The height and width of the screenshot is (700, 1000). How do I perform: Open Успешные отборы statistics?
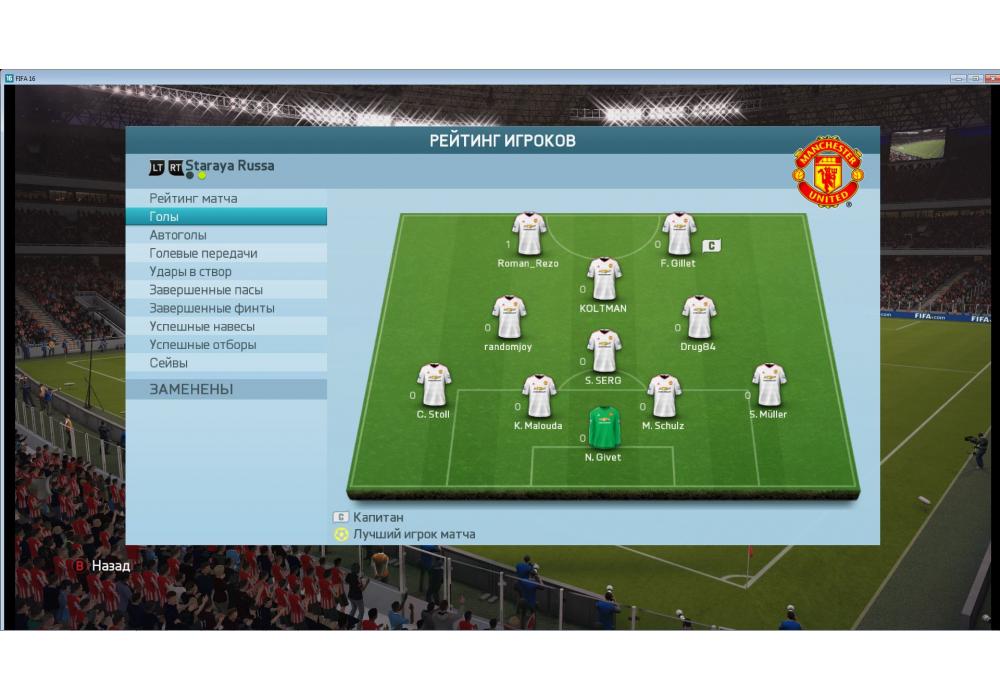click(202, 344)
